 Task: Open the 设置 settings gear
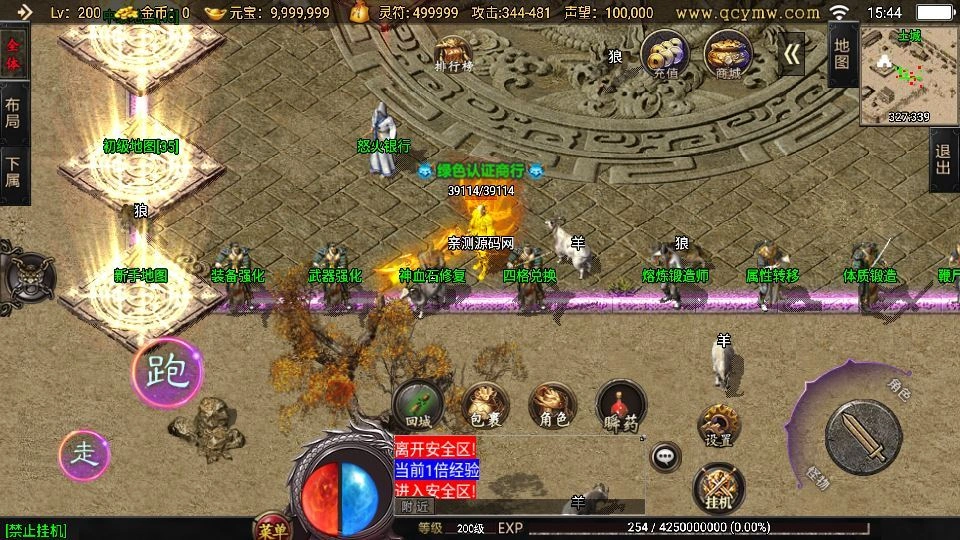[718, 425]
